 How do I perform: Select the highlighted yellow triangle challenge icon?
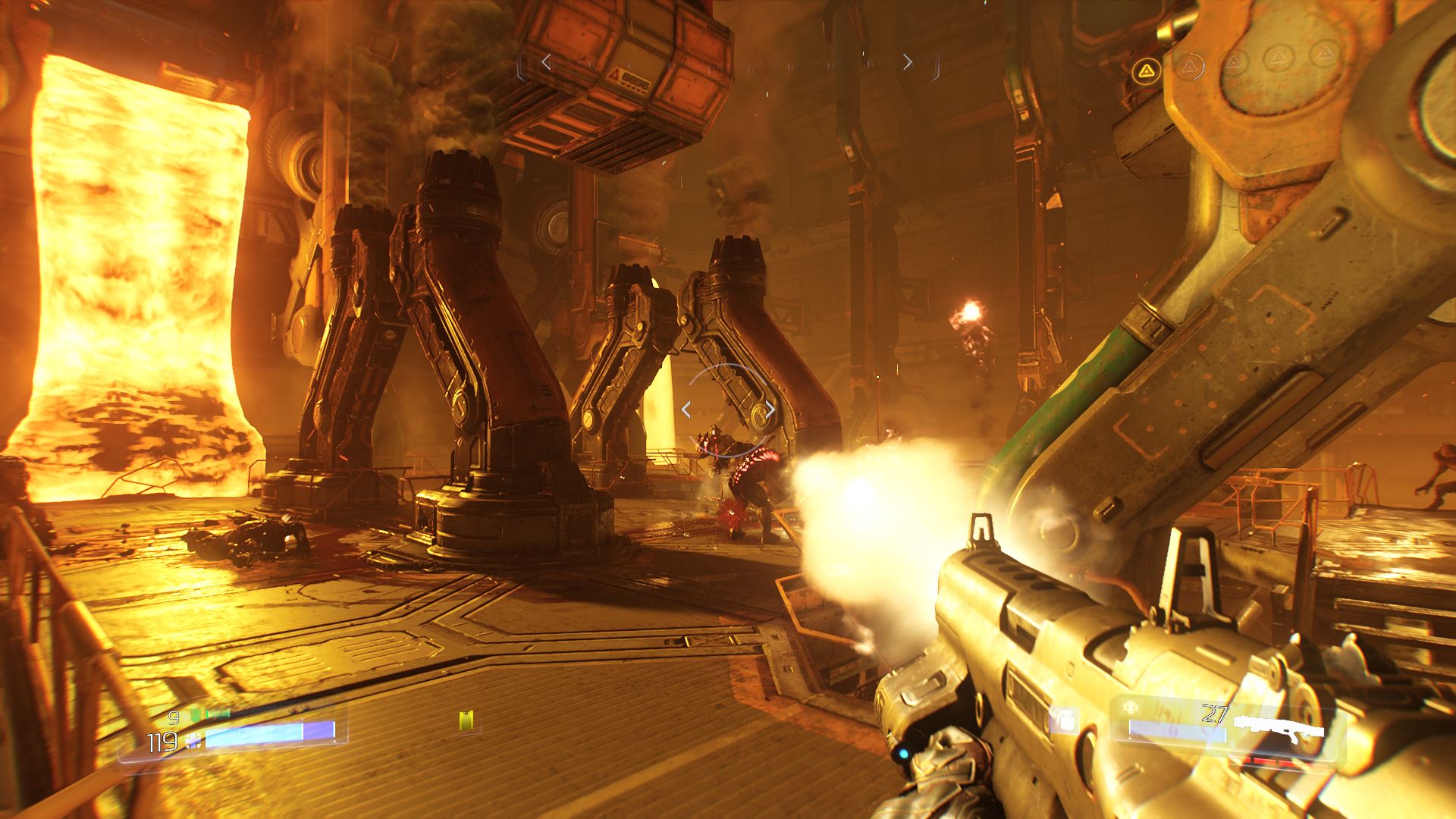coord(1147,71)
